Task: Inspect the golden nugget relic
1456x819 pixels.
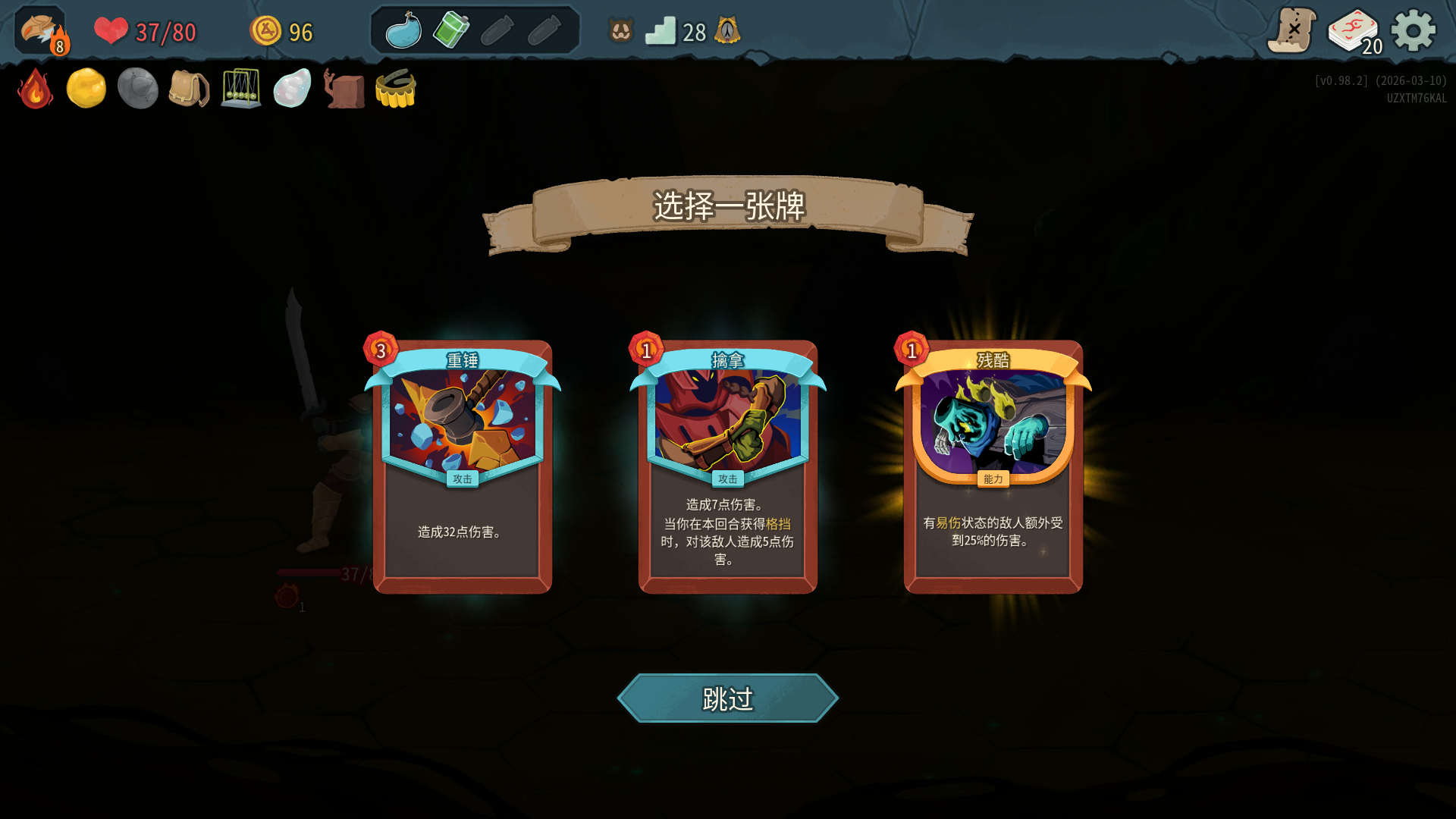Action: click(86, 89)
